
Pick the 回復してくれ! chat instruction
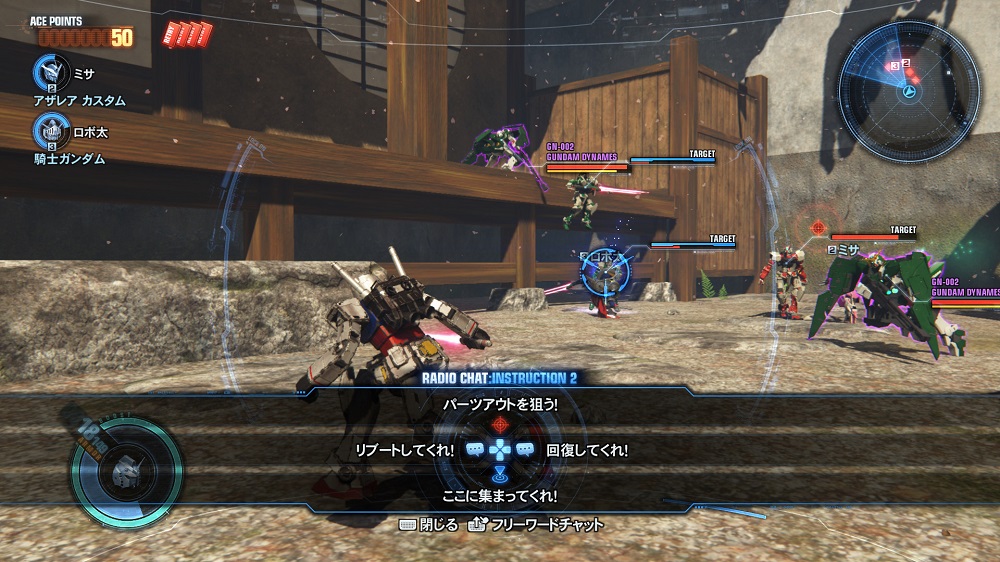(588, 451)
